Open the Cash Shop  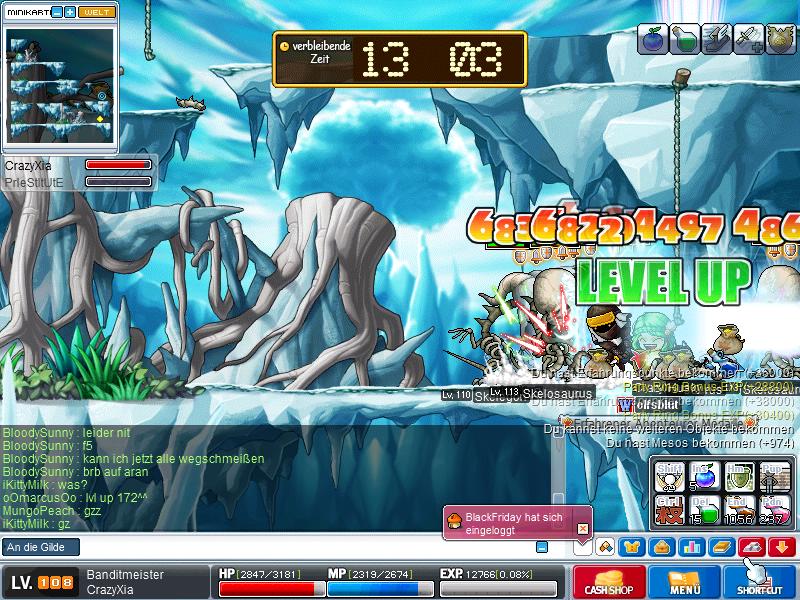(x=607, y=582)
